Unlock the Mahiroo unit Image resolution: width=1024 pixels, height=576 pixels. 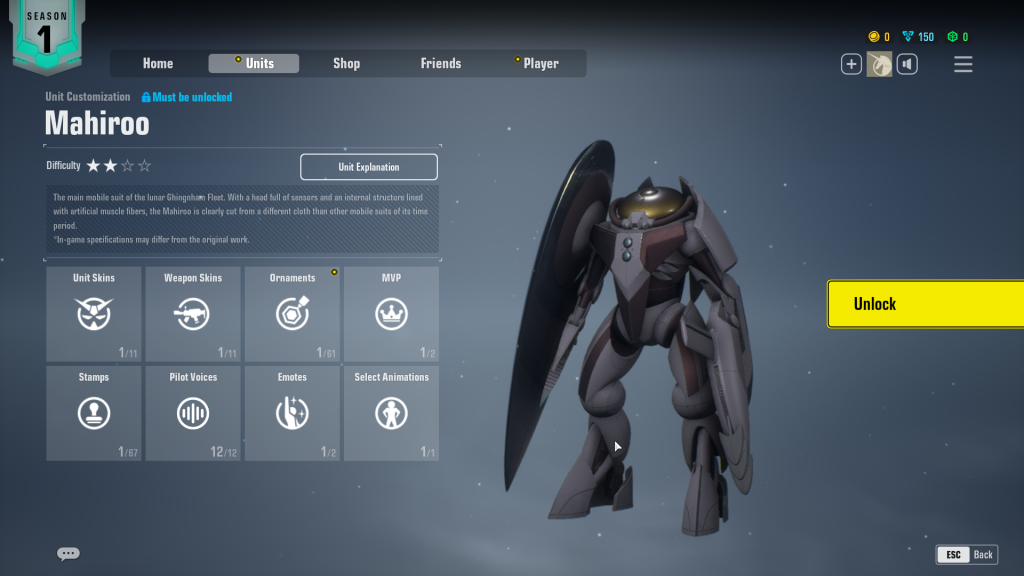click(x=925, y=304)
